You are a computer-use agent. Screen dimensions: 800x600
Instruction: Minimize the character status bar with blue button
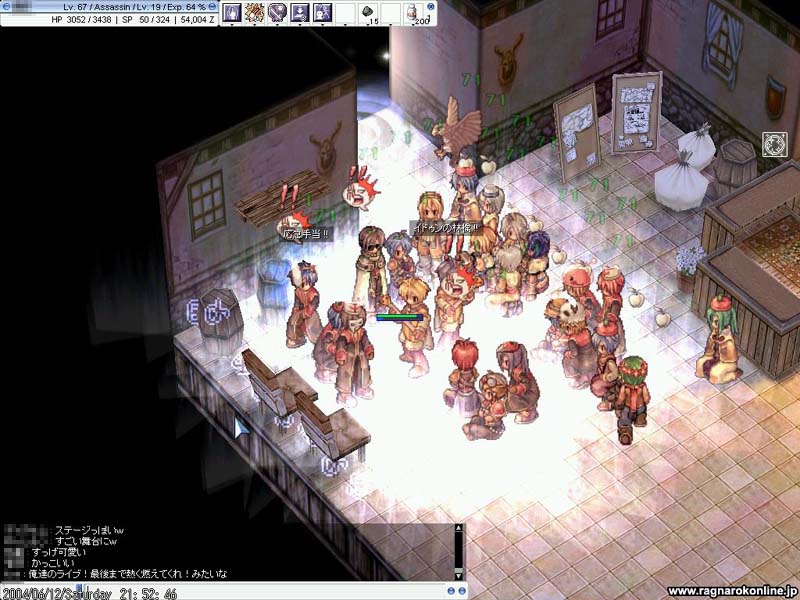(212, 6)
